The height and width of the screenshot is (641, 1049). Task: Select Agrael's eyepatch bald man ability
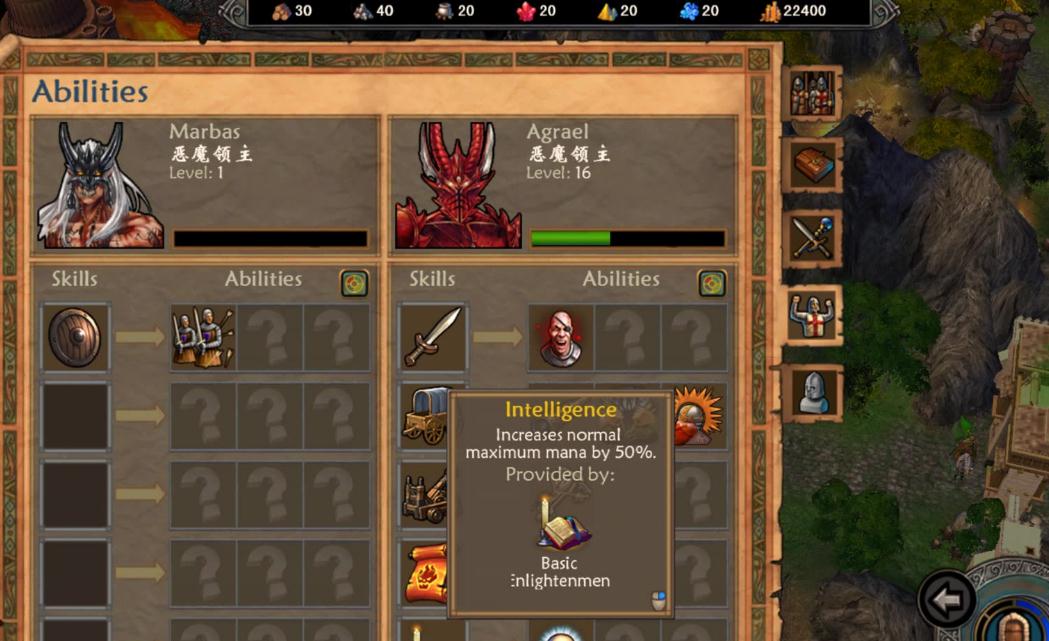pos(561,338)
